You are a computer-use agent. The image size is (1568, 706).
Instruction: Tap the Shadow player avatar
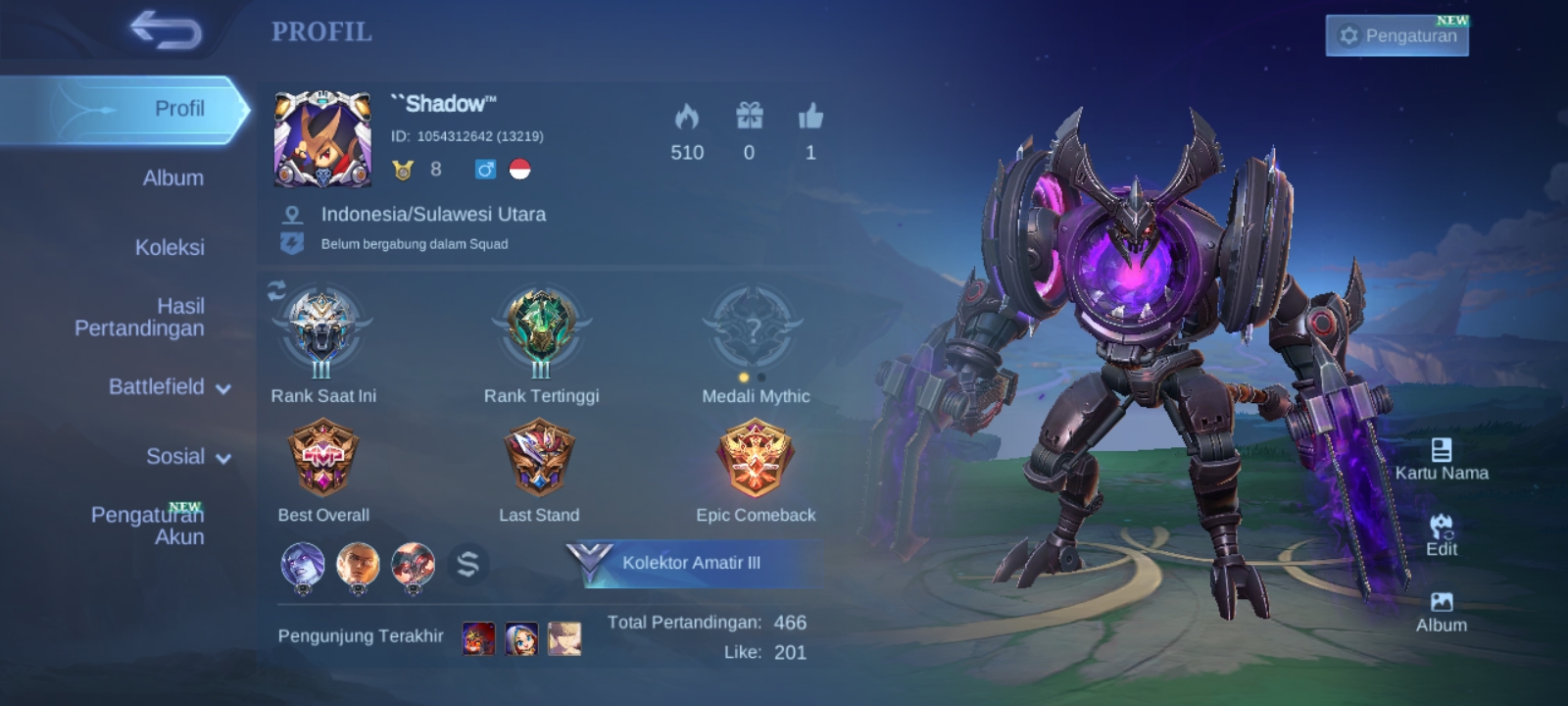(x=322, y=138)
